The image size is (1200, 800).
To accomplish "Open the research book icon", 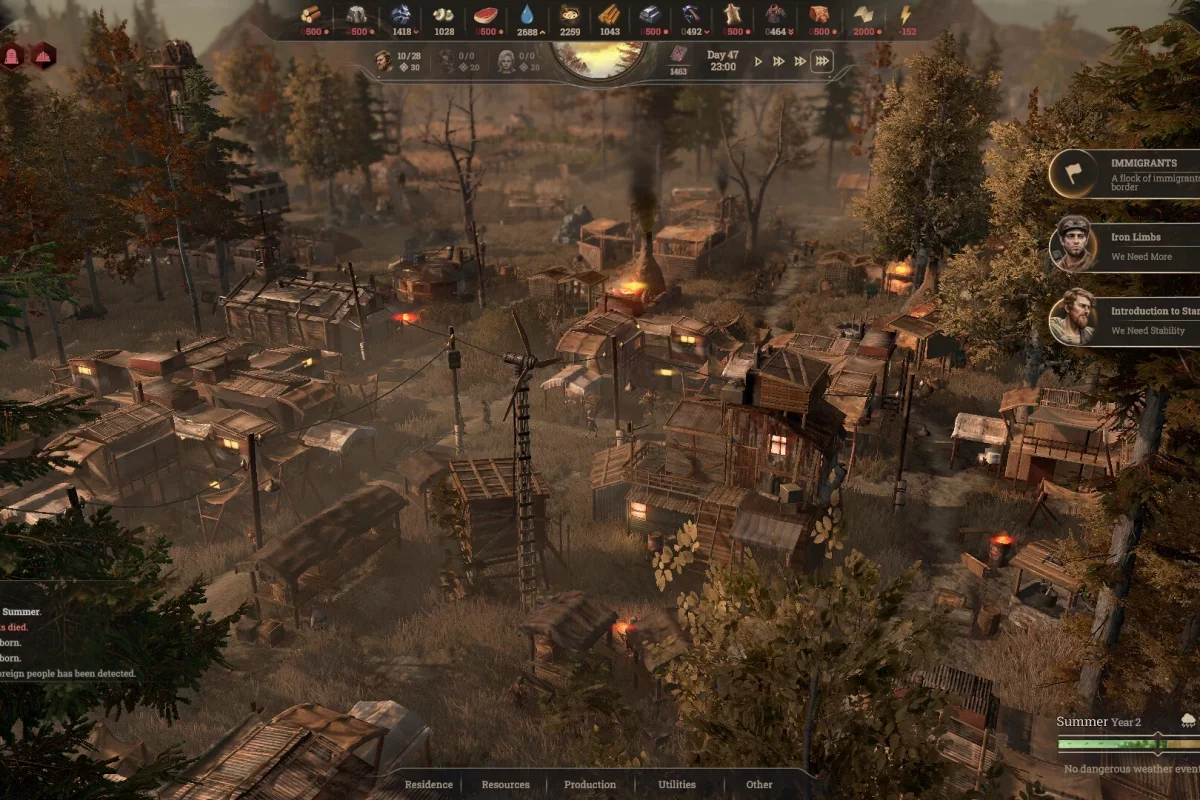I will 679,55.
